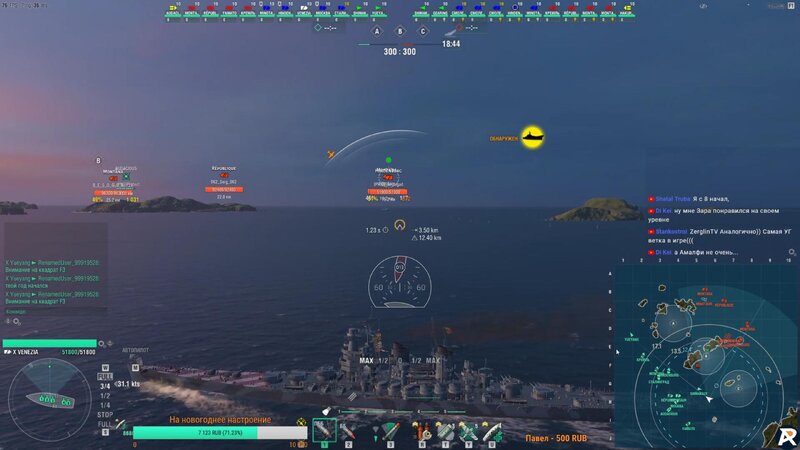Open chat settings gear under the team chat
Screen dimensions: 800x450
16,322
